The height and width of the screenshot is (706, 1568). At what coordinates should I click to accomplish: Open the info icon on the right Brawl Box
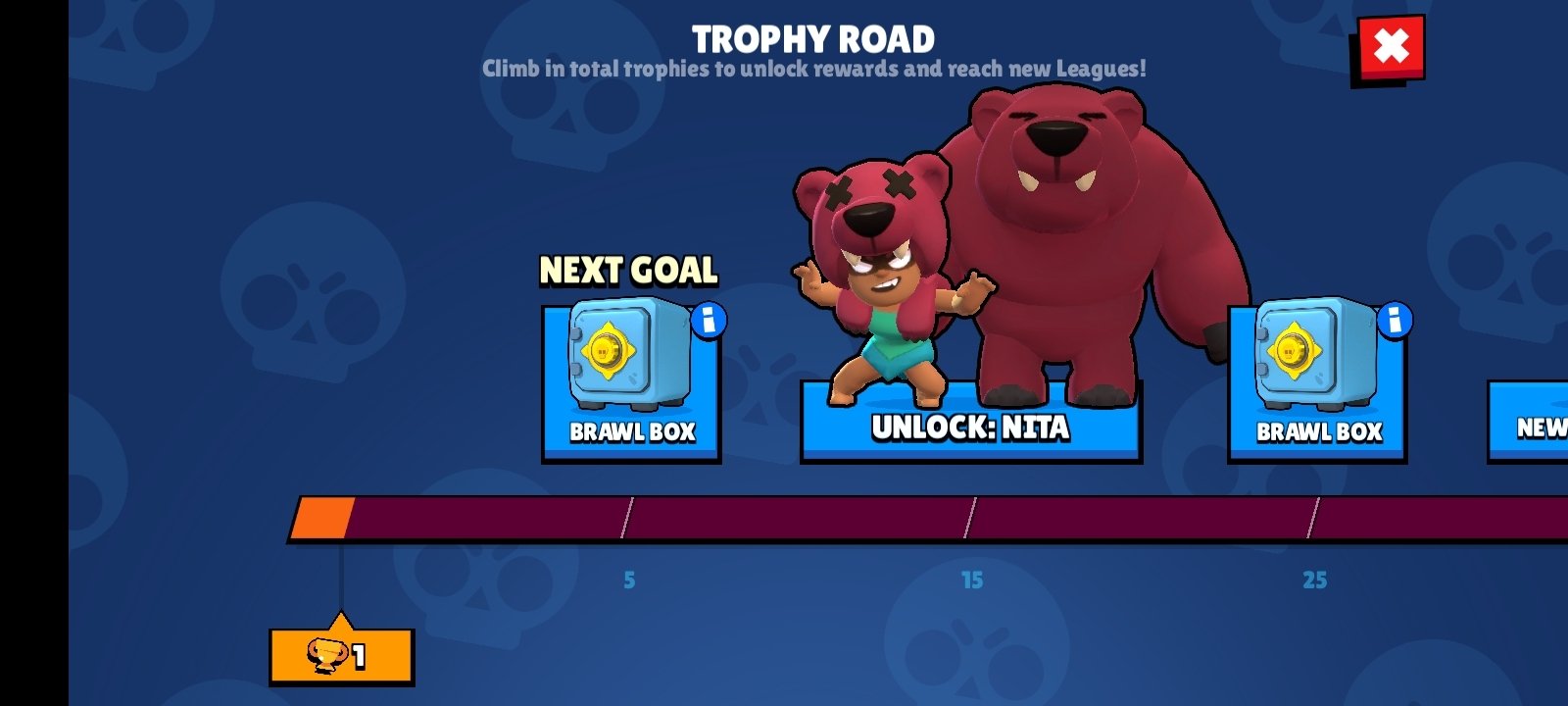coord(1394,319)
